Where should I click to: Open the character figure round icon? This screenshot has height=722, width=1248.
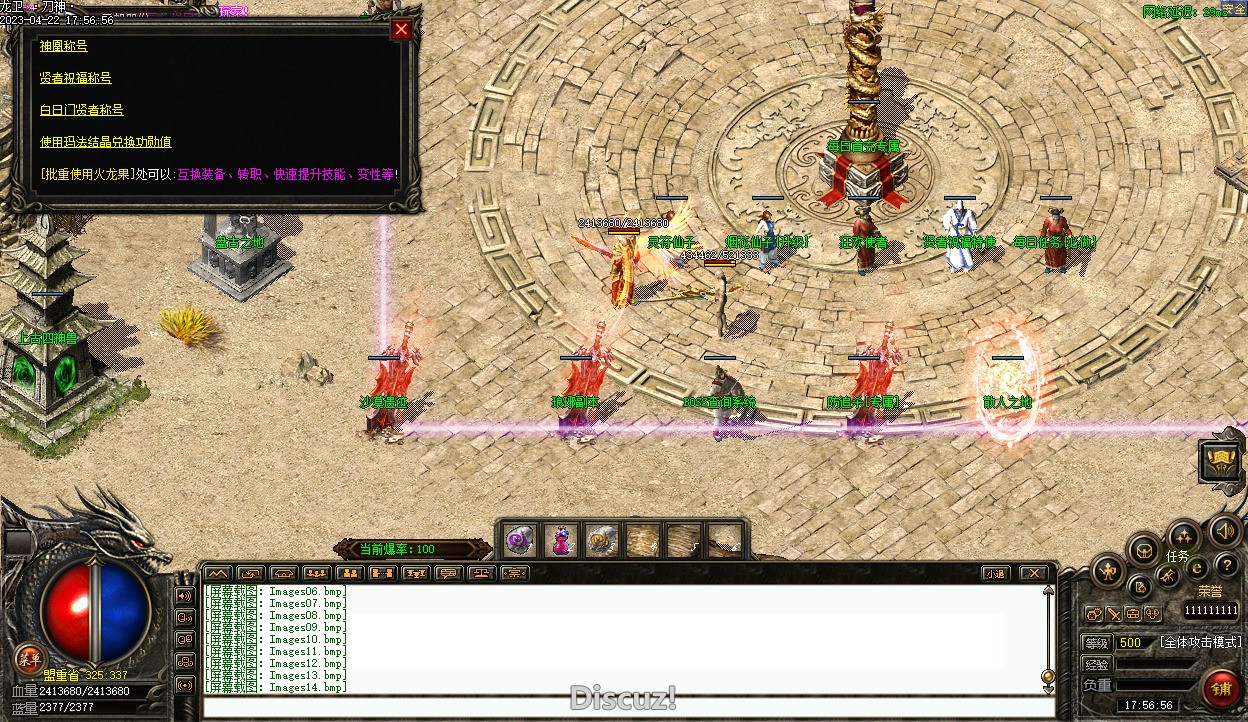[x=1108, y=571]
